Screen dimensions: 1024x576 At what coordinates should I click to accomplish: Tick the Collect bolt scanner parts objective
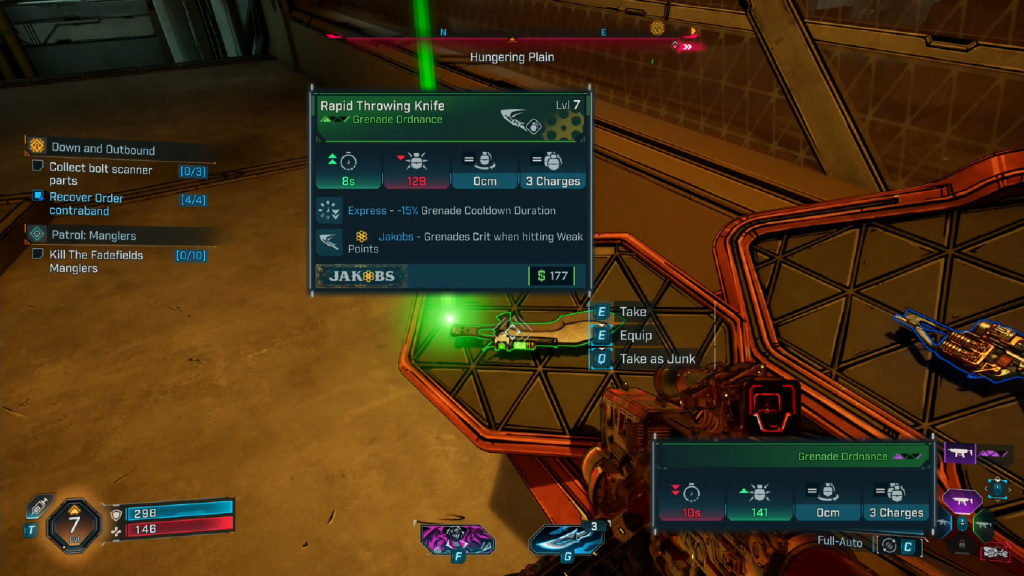38,167
